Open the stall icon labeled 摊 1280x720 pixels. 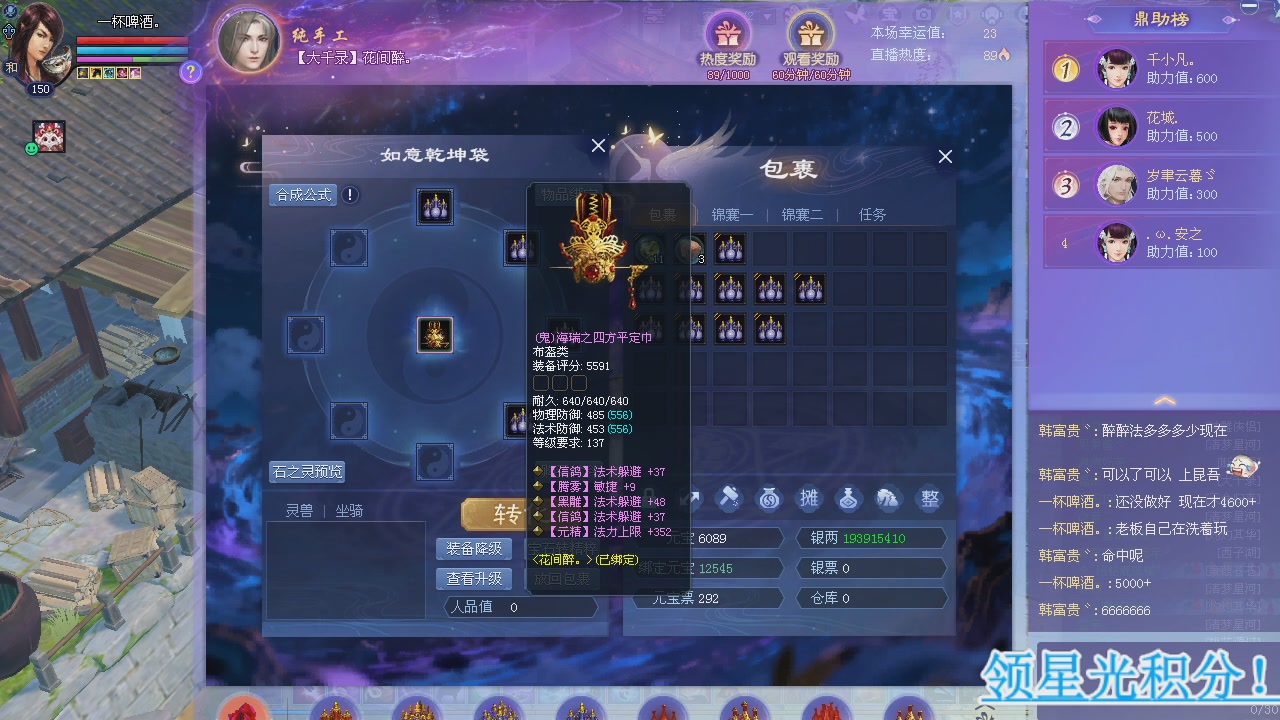809,498
